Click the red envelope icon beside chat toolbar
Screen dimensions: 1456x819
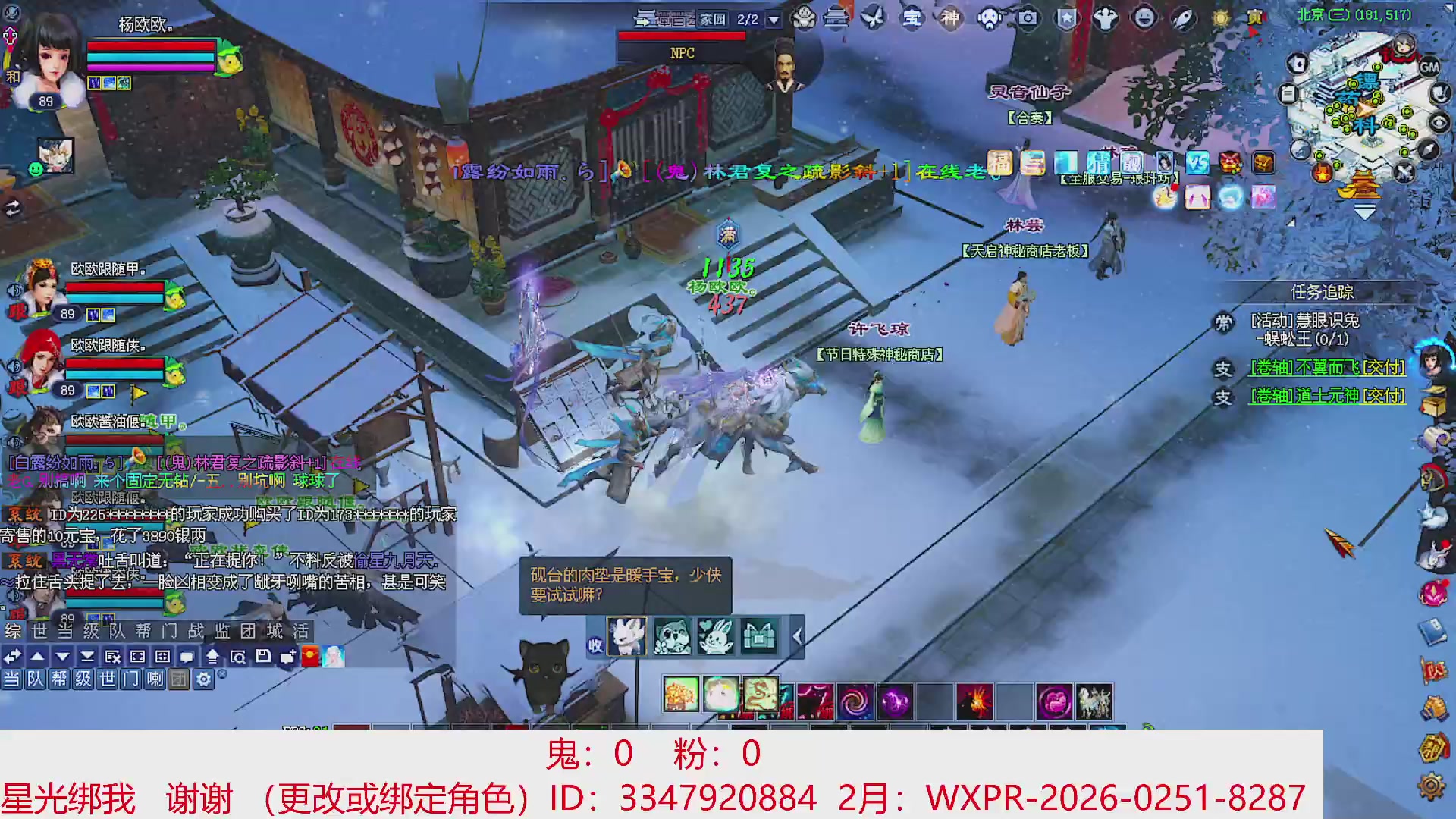click(311, 656)
